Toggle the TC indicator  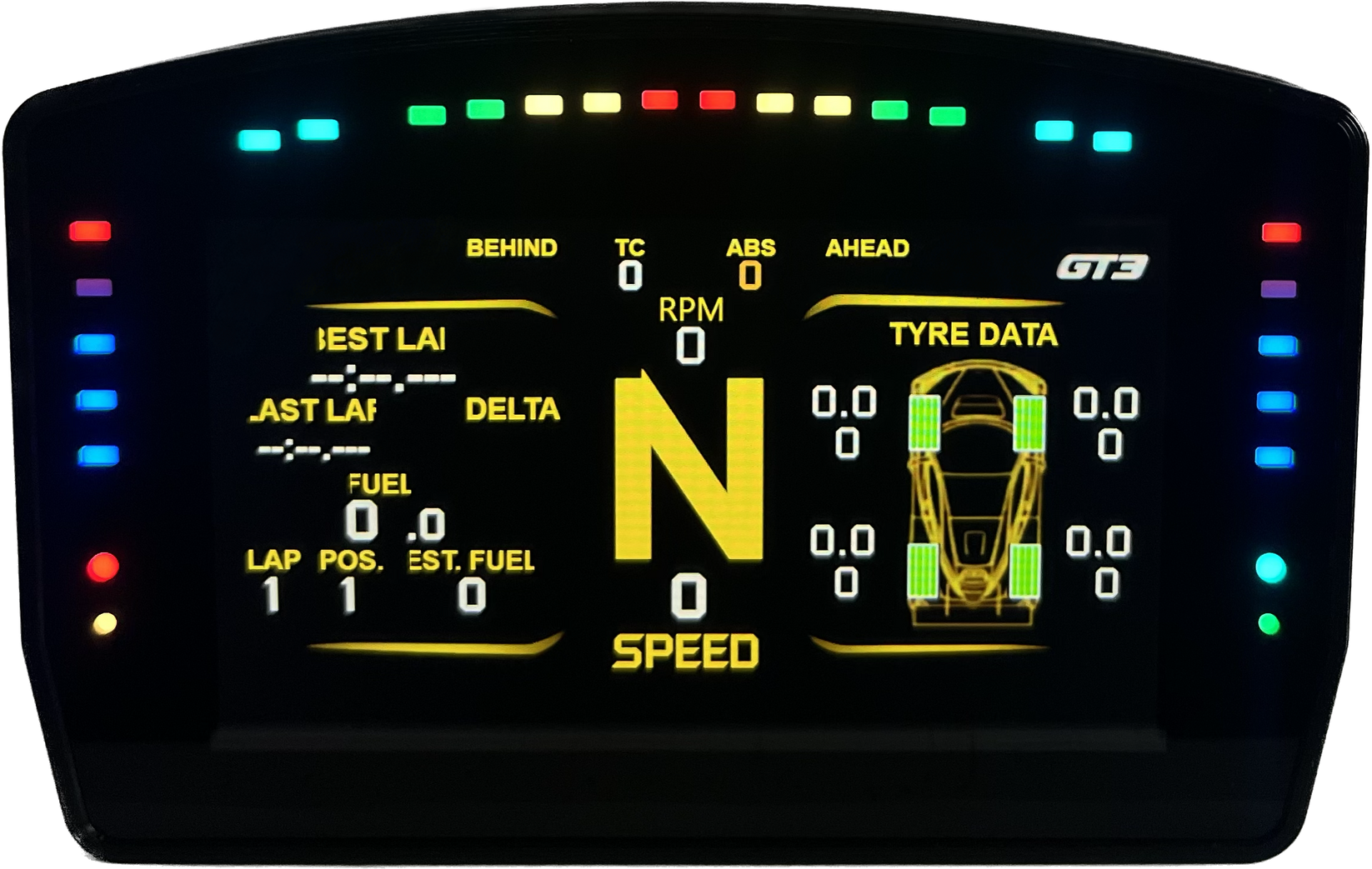click(x=631, y=258)
